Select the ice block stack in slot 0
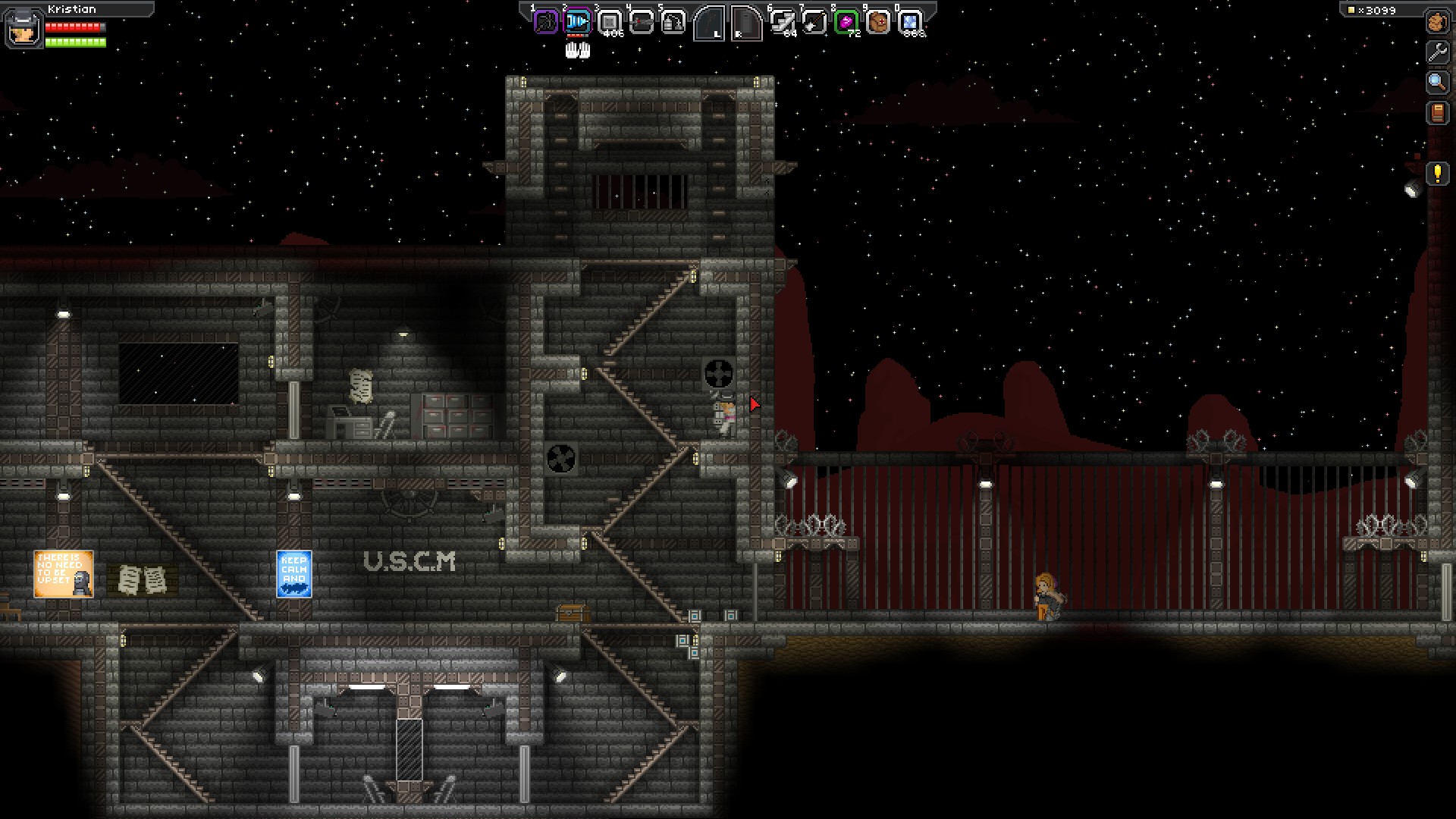This screenshot has height=819, width=1456. [x=910, y=23]
